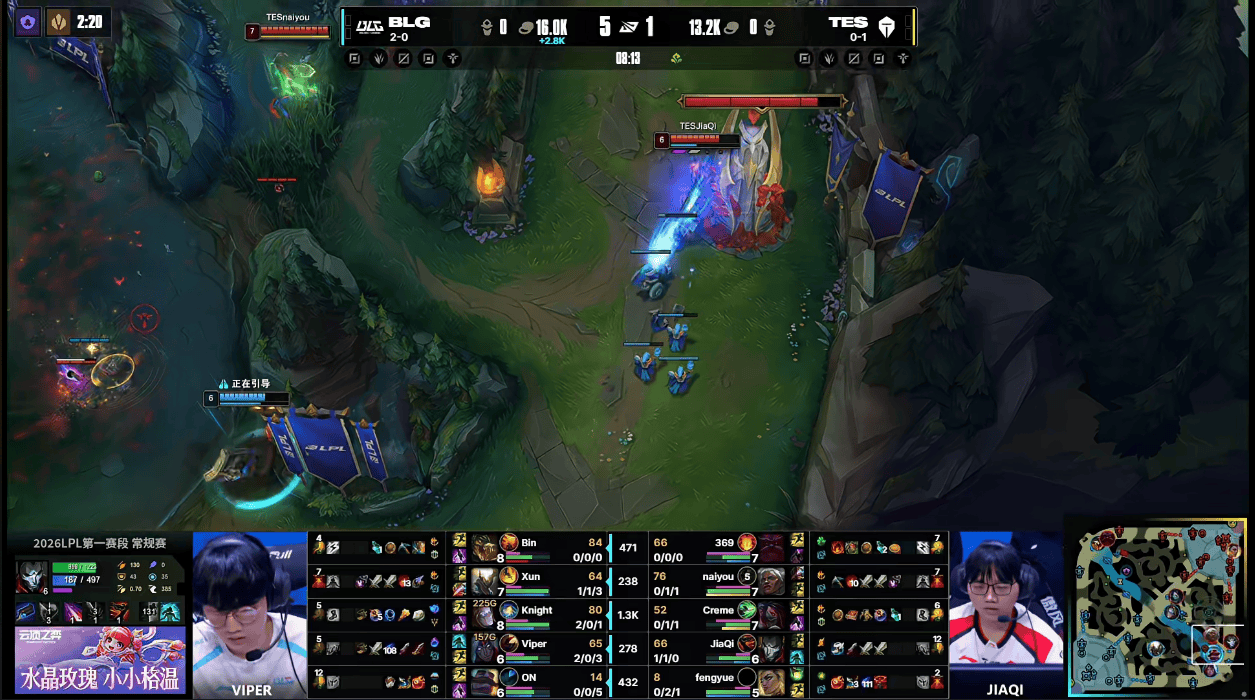Click the TES team logo
The width and height of the screenshot is (1255, 700).
pyautogui.click(x=886, y=26)
